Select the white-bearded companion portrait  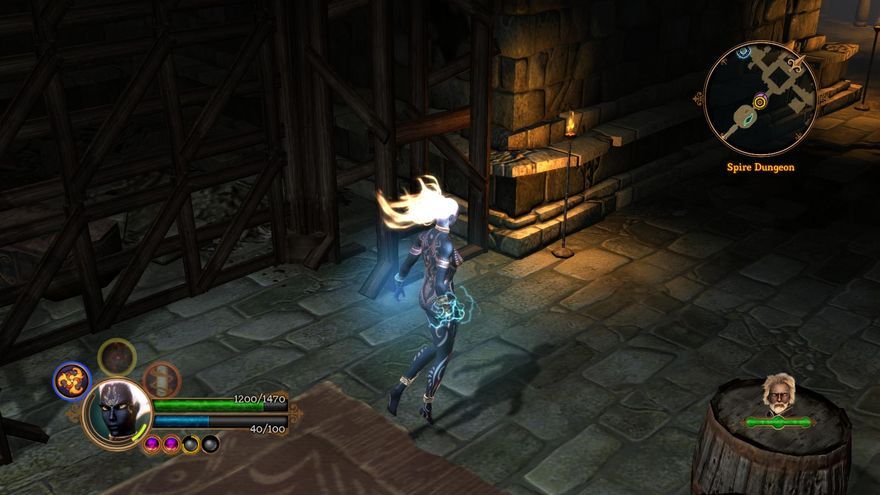point(777,396)
